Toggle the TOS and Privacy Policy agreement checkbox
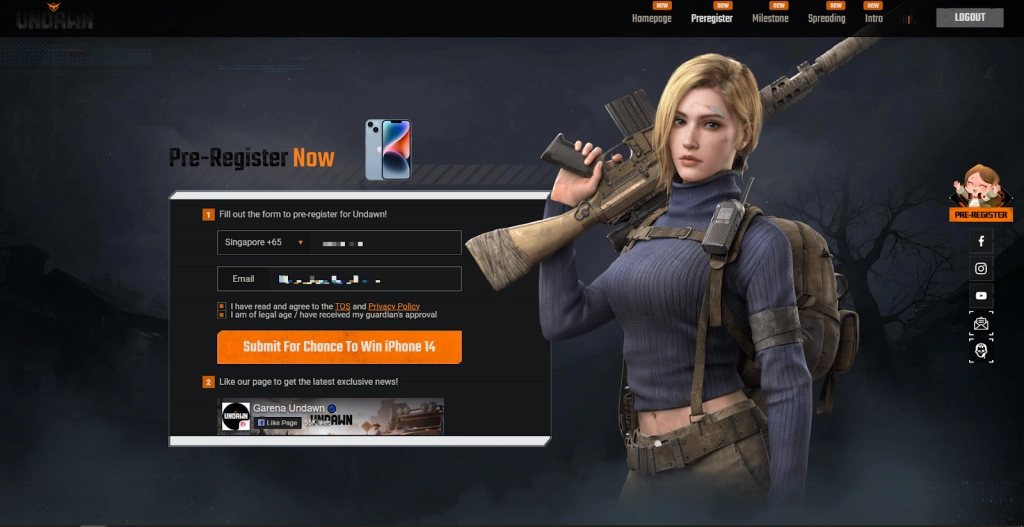Viewport: 1024px width, 527px height. tap(221, 306)
